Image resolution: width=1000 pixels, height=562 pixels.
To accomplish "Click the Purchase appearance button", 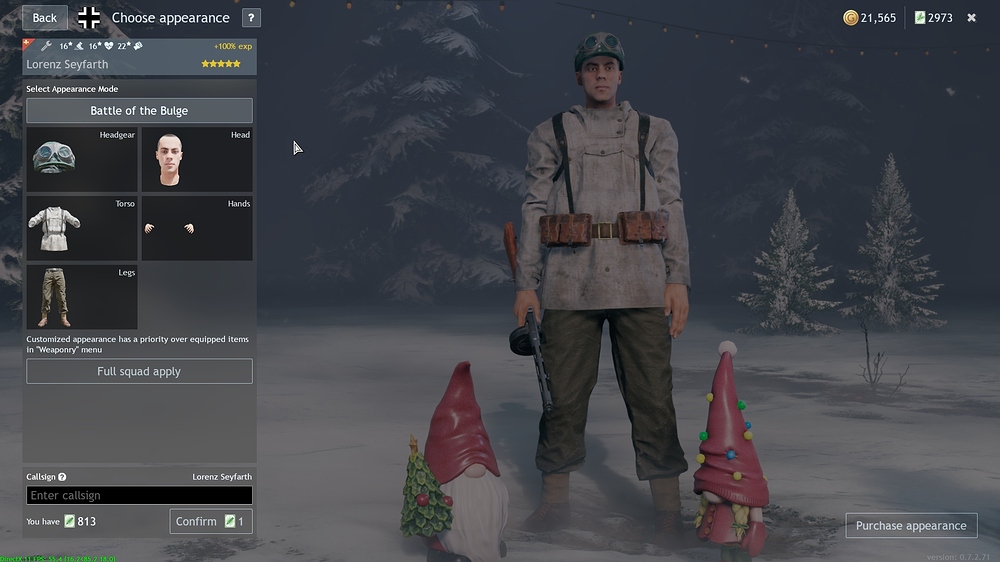I will (911, 526).
